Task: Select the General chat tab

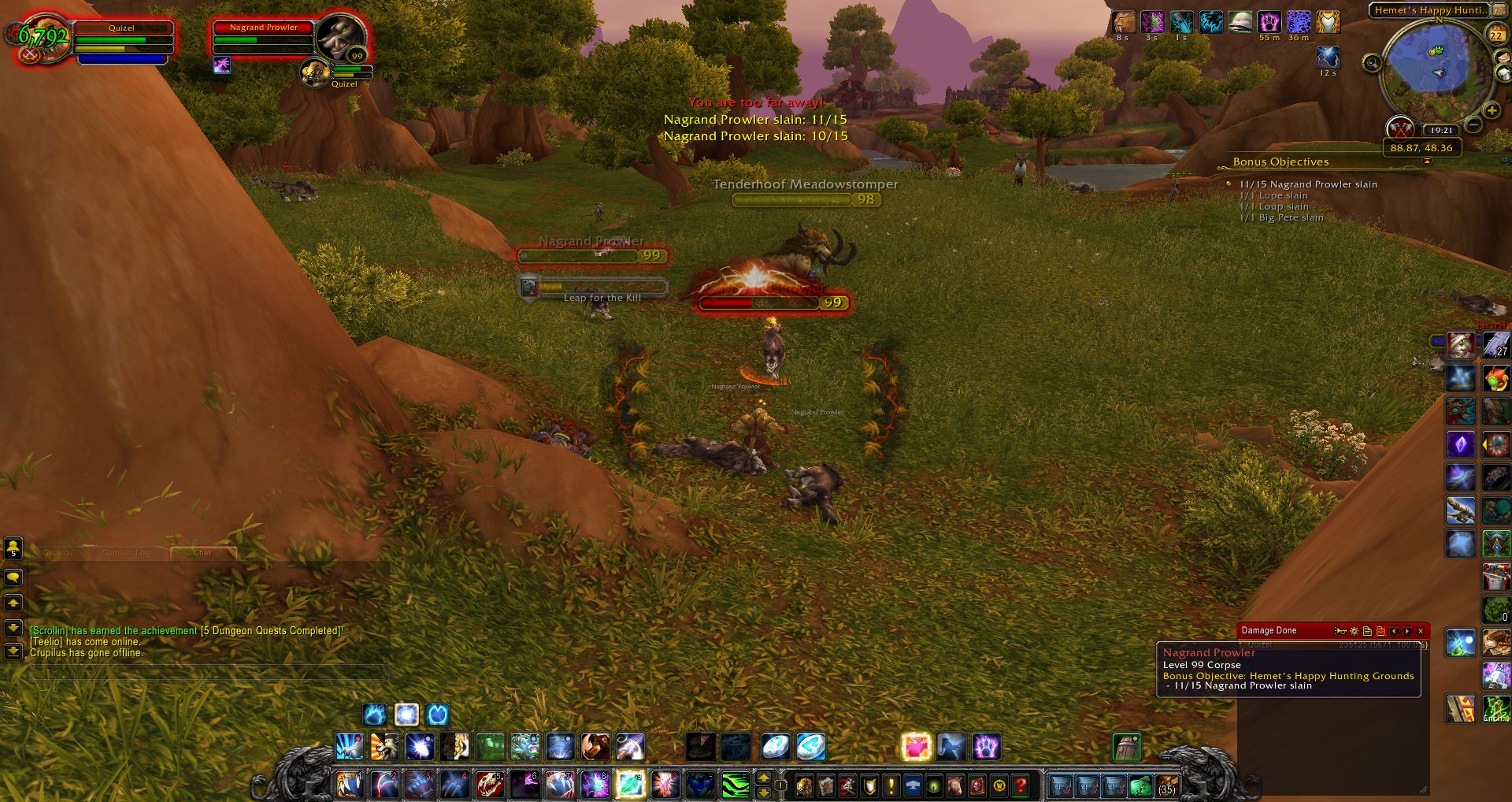Action: 58,553
